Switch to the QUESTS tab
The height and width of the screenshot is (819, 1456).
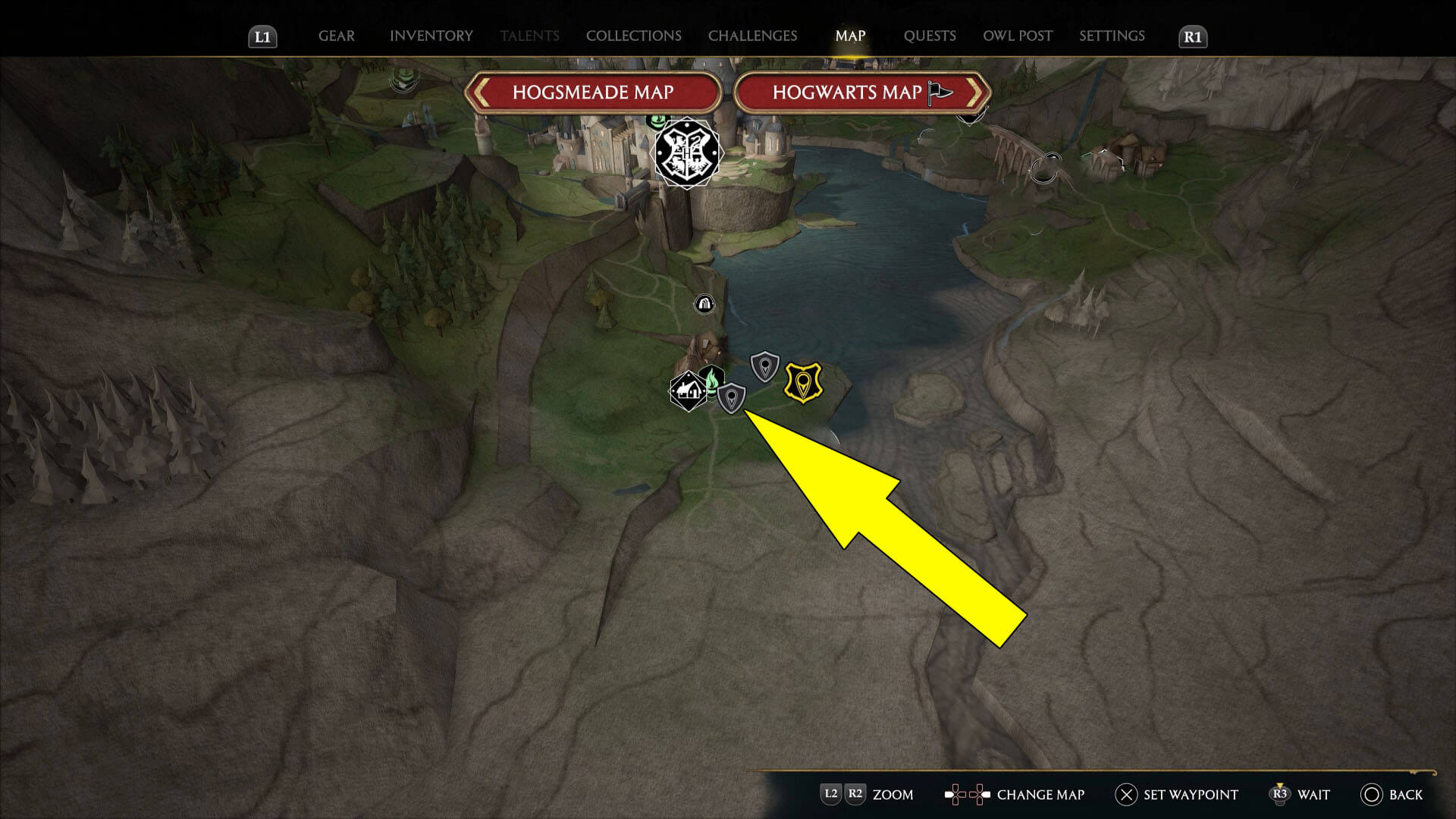click(930, 35)
